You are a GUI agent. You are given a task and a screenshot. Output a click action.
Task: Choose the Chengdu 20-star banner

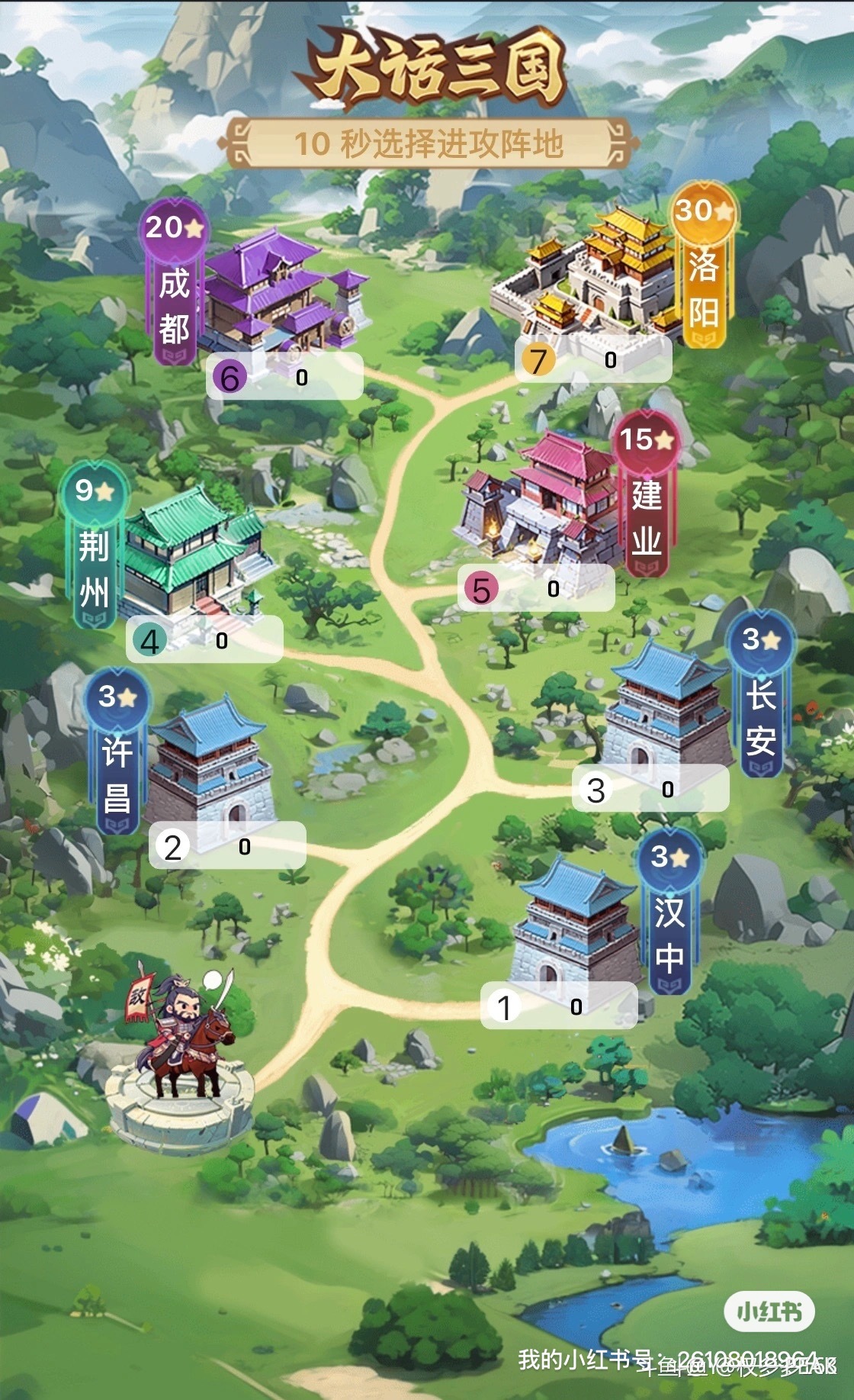coord(174,284)
